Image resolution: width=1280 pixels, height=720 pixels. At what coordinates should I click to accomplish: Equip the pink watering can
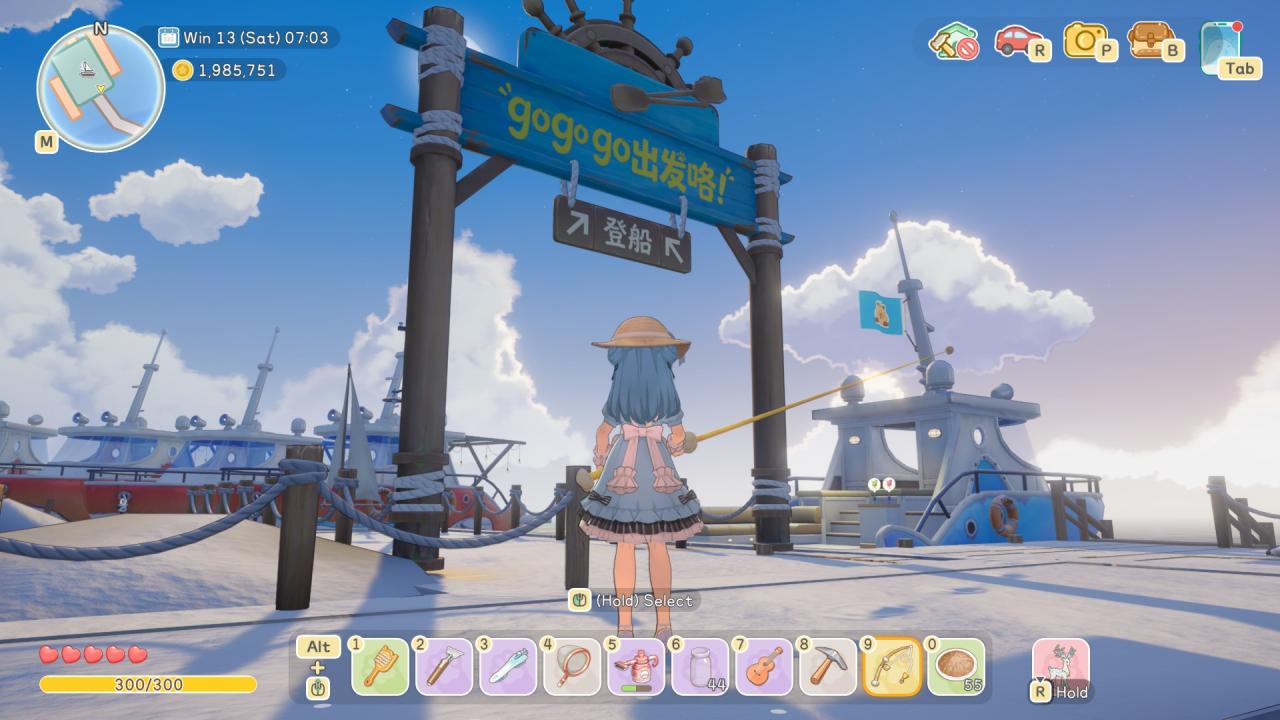pyautogui.click(x=636, y=666)
